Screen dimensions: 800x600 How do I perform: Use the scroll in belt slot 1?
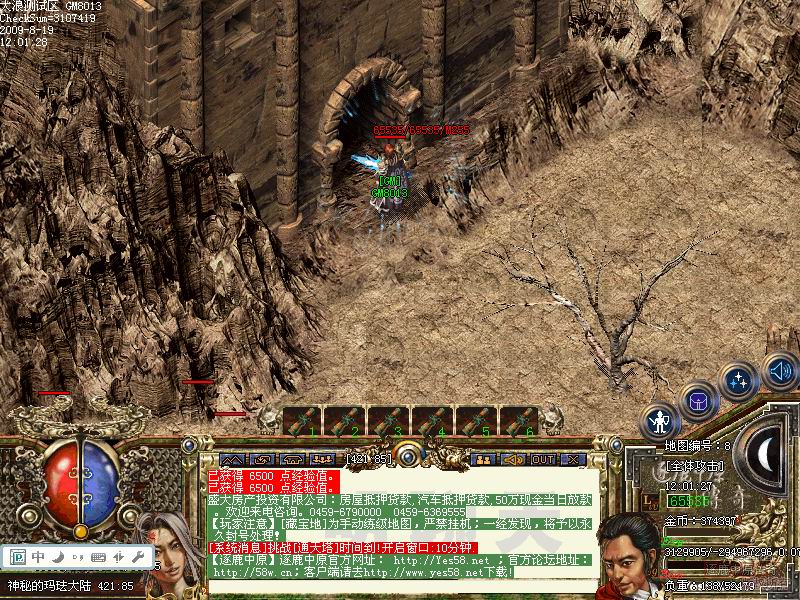pyautogui.click(x=301, y=421)
